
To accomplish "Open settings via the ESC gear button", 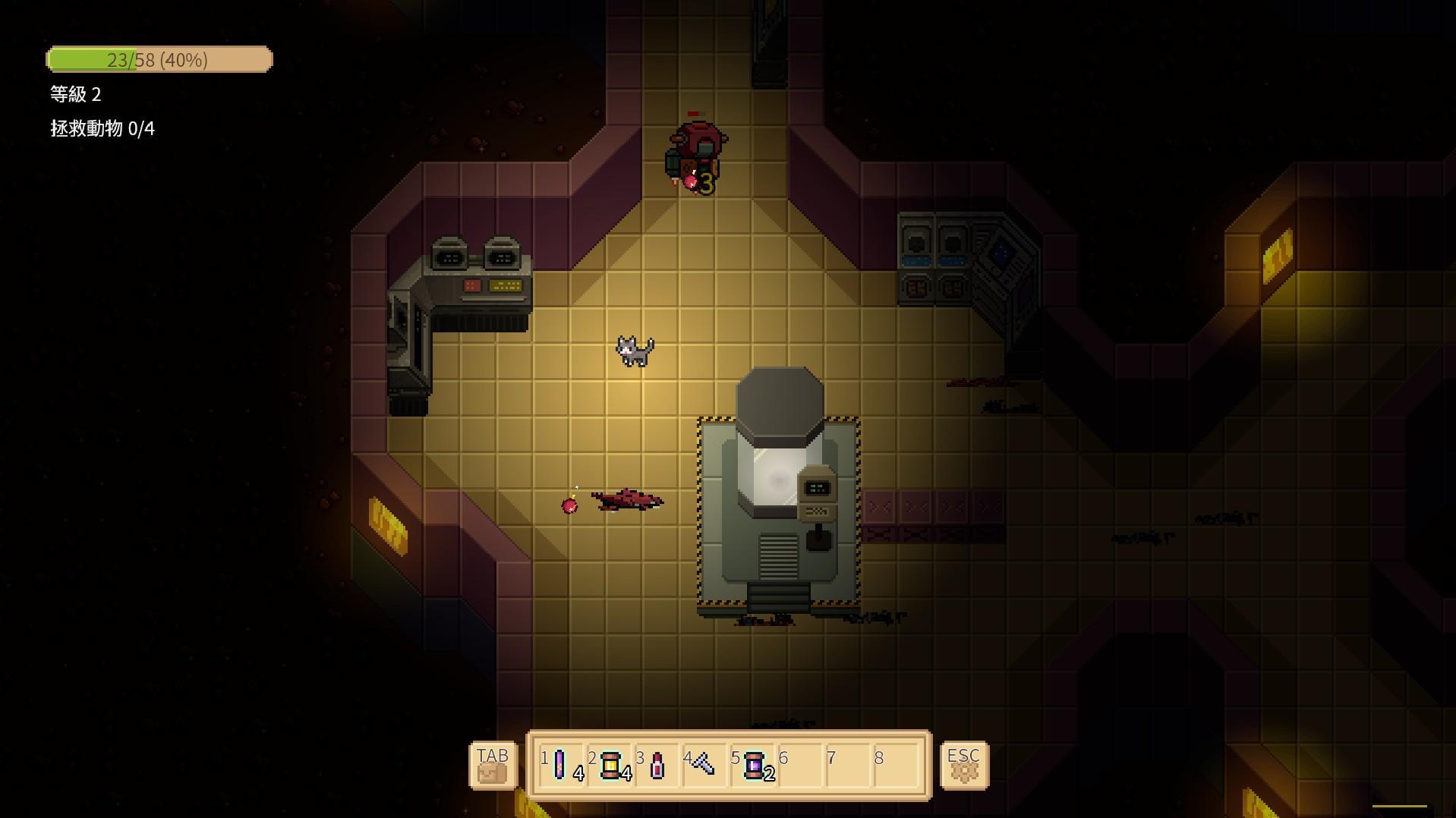I will click(964, 766).
